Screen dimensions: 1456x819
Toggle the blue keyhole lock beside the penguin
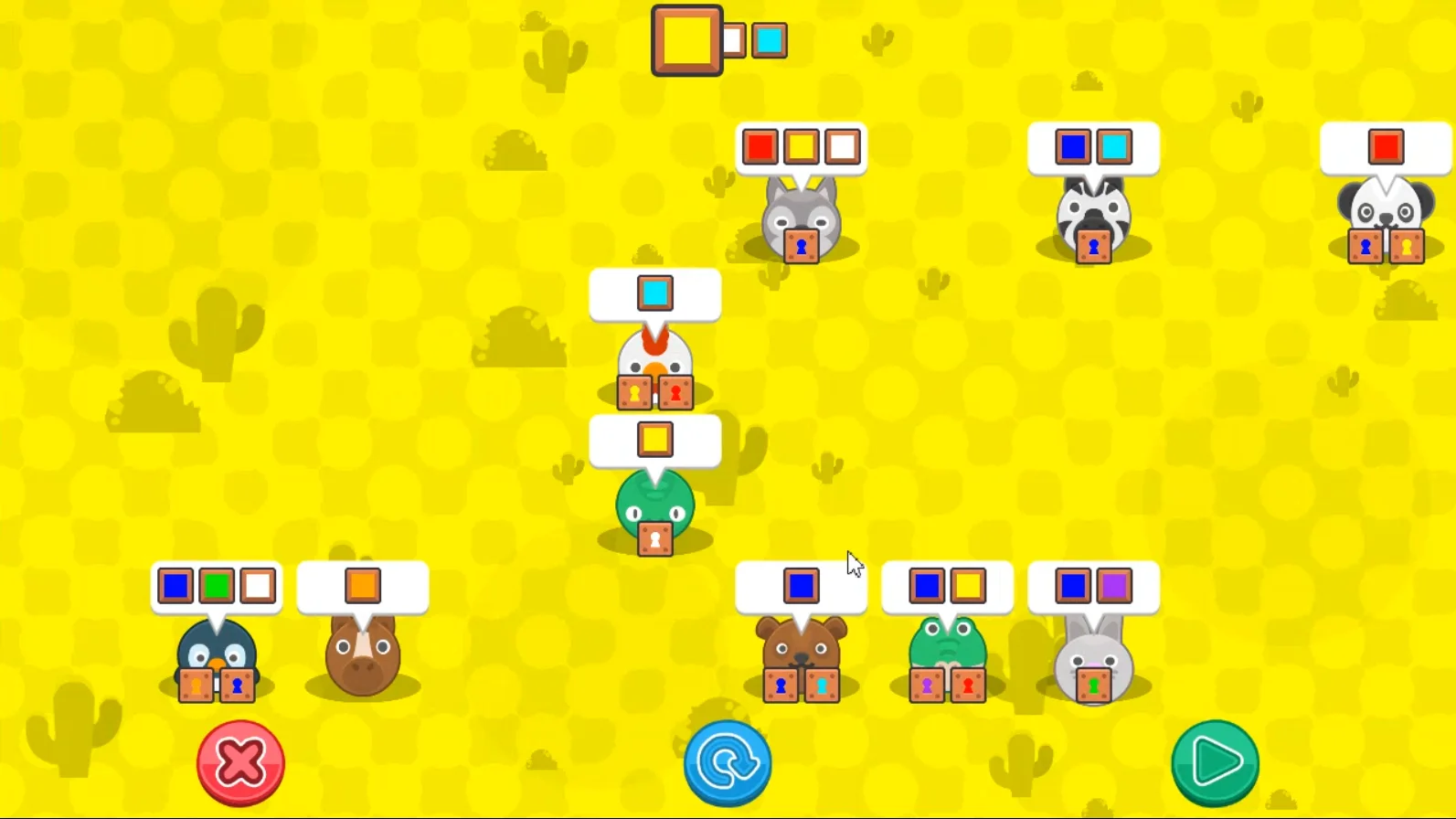[x=238, y=685]
